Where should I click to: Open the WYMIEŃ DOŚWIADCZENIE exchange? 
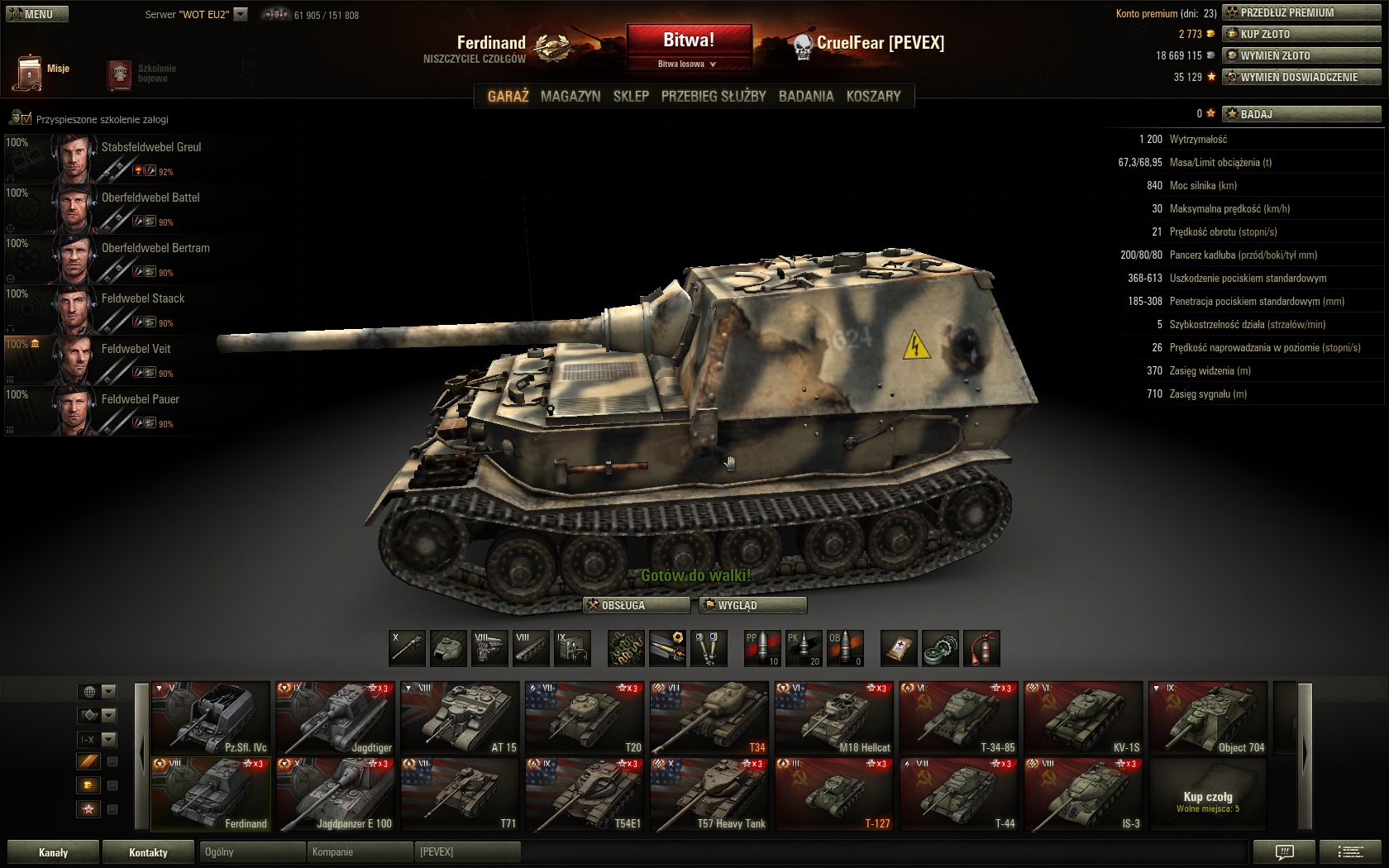1301,77
